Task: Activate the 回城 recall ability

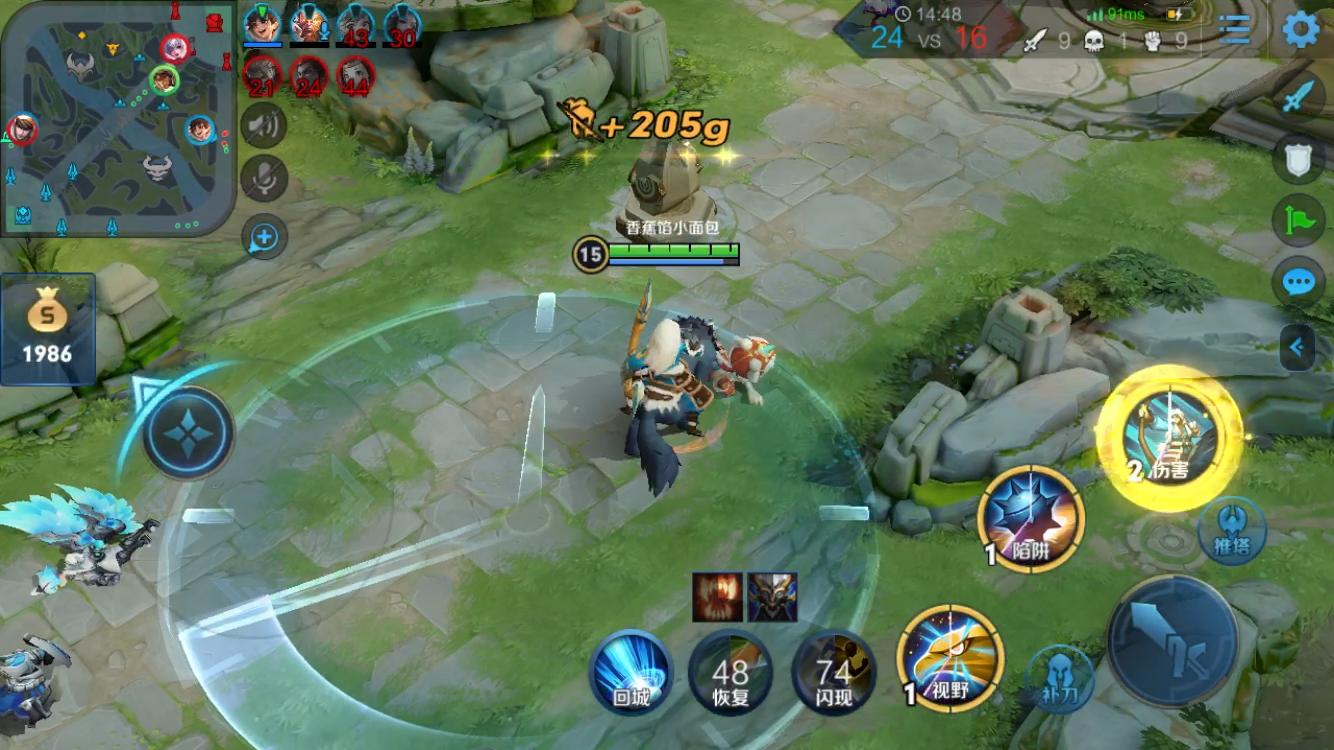Action: tap(631, 671)
